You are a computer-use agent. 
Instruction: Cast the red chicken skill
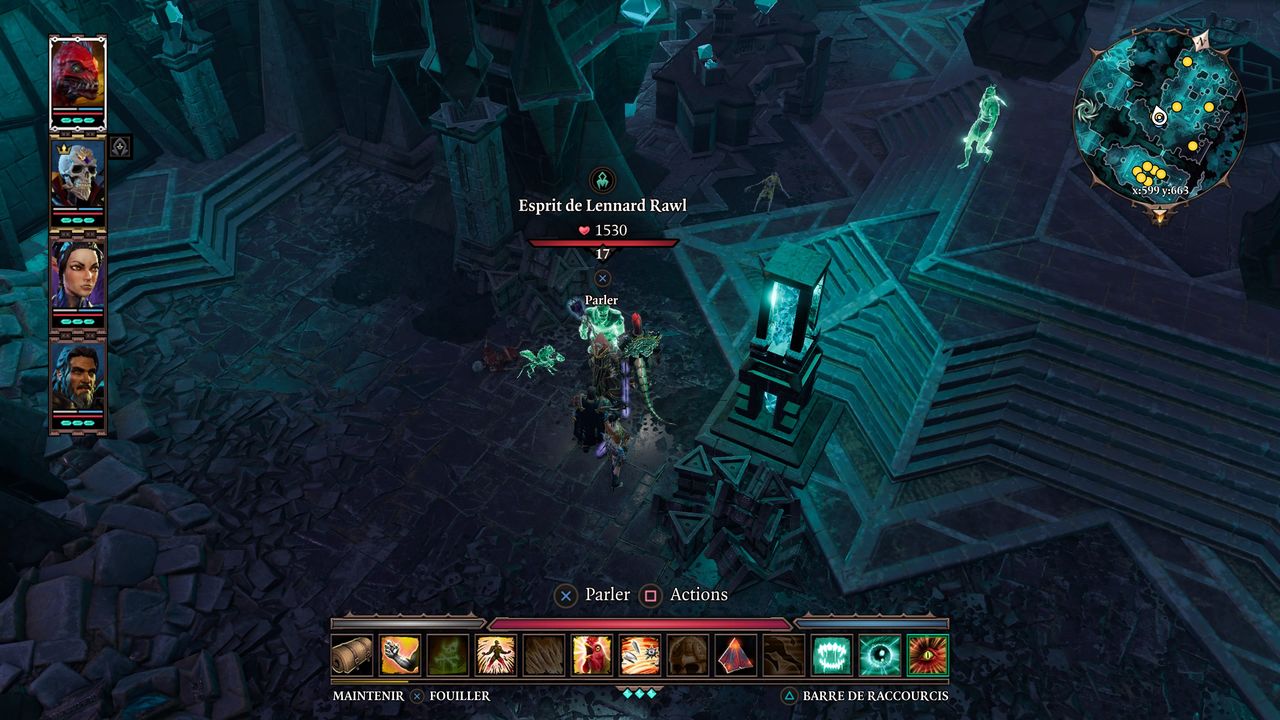click(592, 655)
